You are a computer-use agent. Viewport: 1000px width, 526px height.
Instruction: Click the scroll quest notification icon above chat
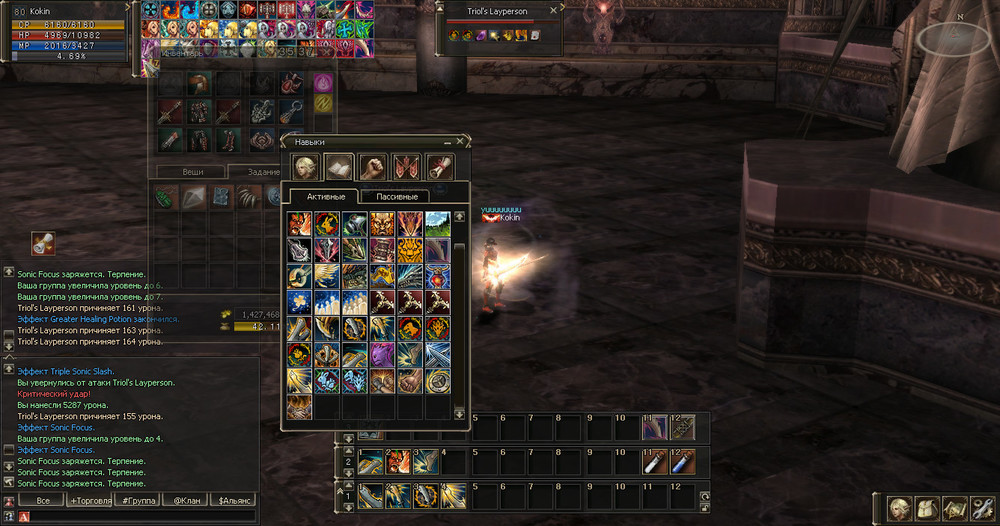tap(42, 243)
